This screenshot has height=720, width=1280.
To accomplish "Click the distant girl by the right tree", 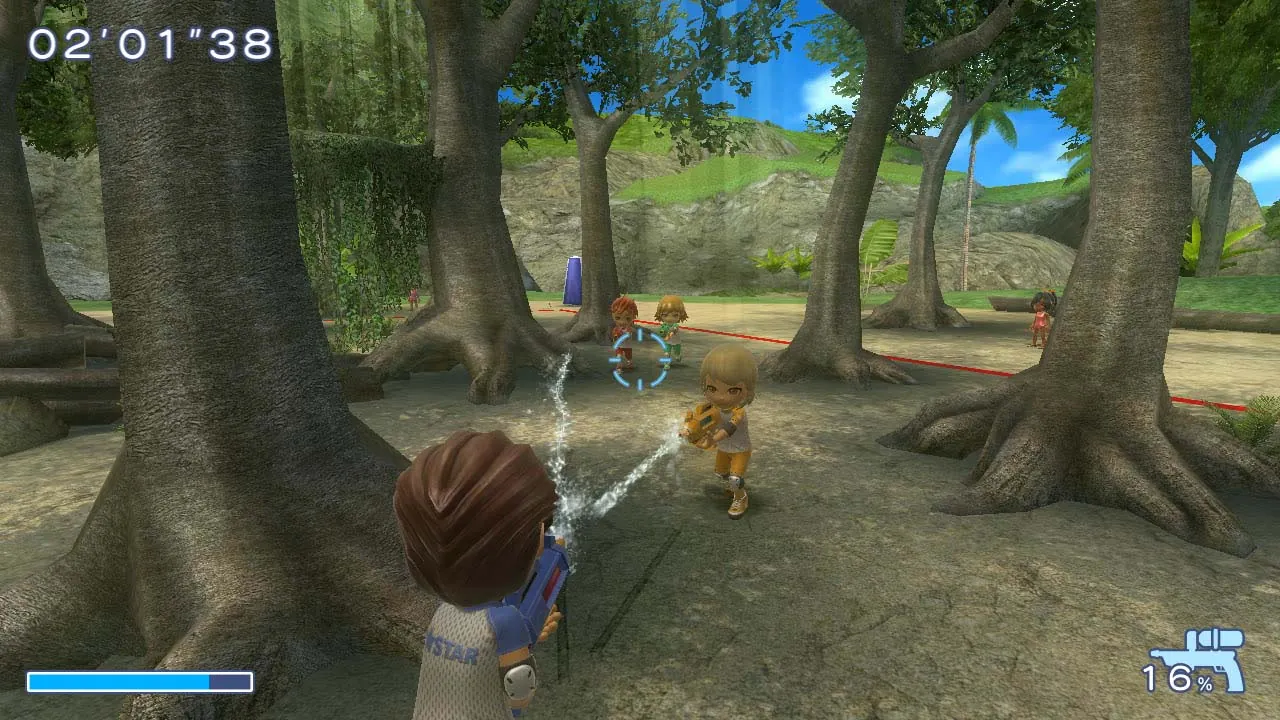I will click(x=1040, y=320).
